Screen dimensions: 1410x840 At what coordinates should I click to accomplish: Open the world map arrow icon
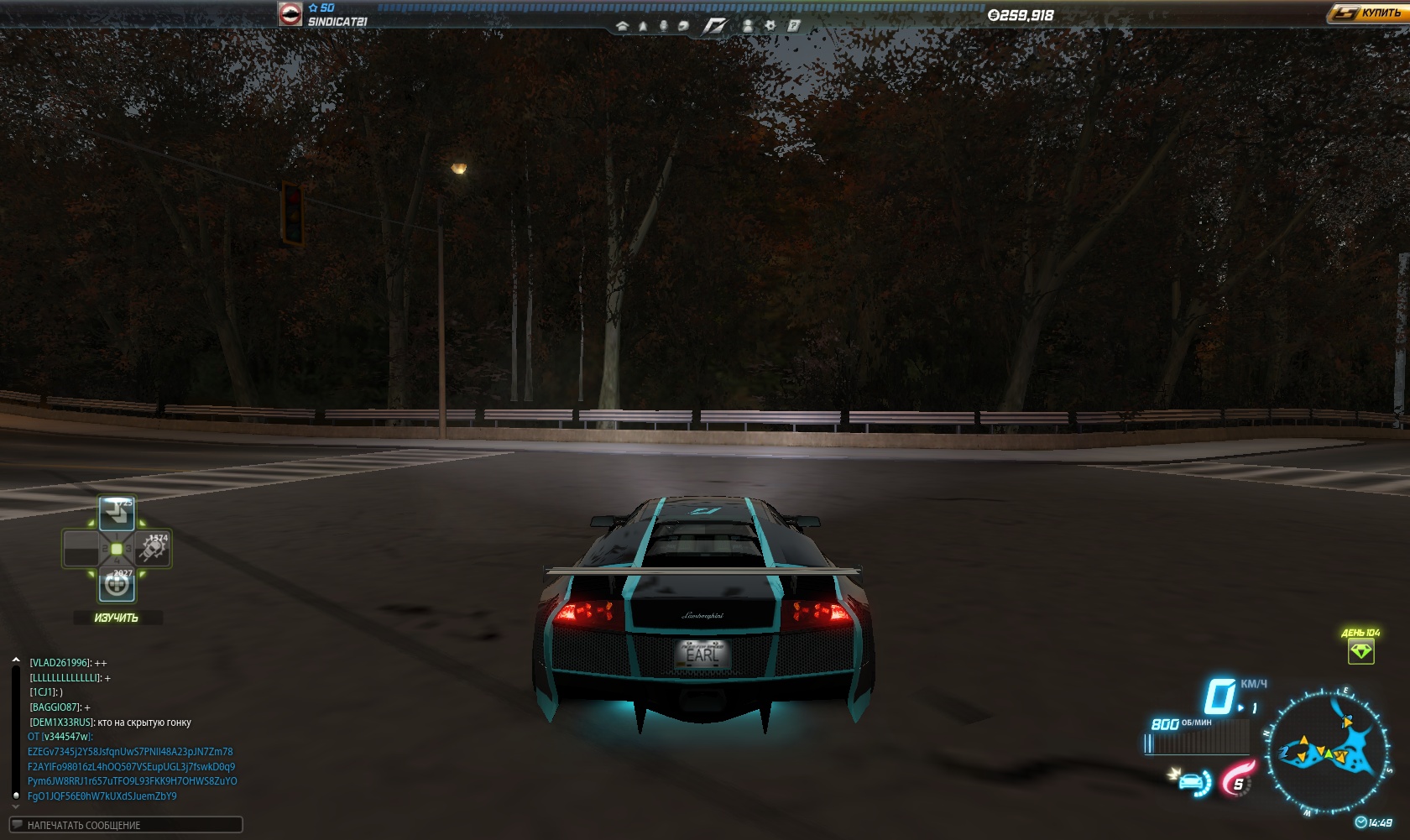pos(643,26)
